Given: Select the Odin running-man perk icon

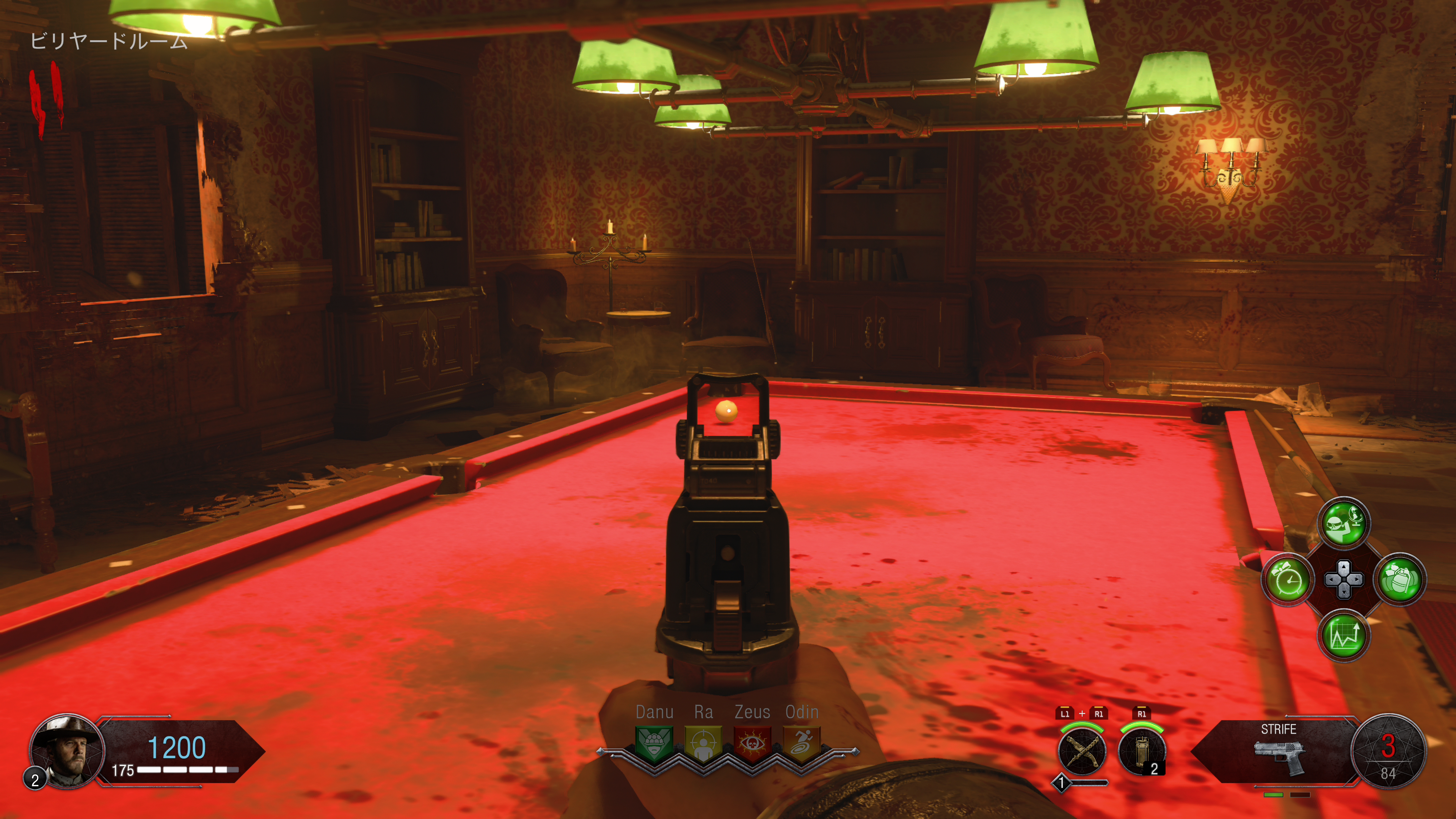Looking at the screenshot, I should pyautogui.click(x=802, y=742).
